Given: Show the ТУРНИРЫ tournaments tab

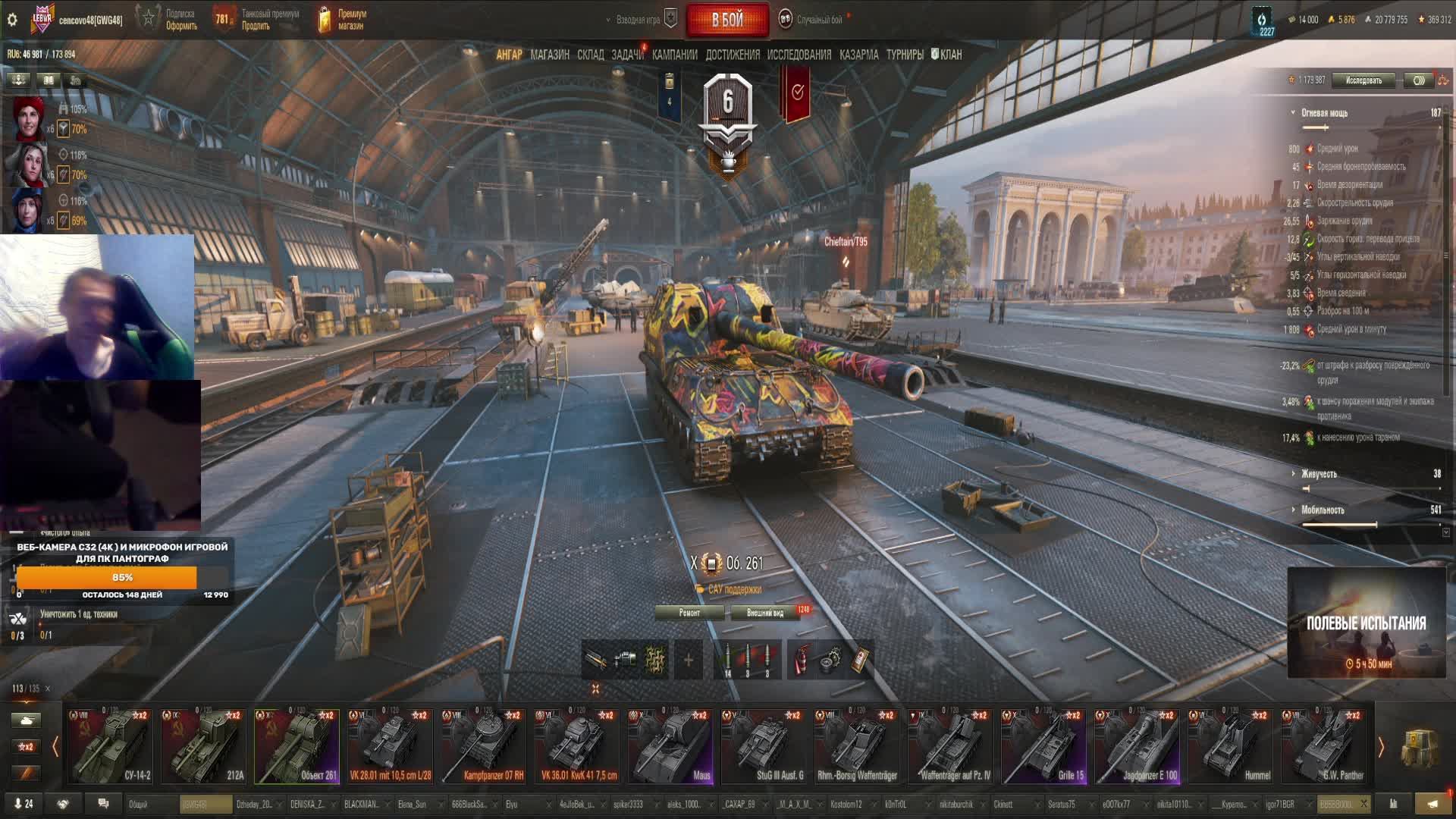Looking at the screenshot, I should click(x=904, y=55).
